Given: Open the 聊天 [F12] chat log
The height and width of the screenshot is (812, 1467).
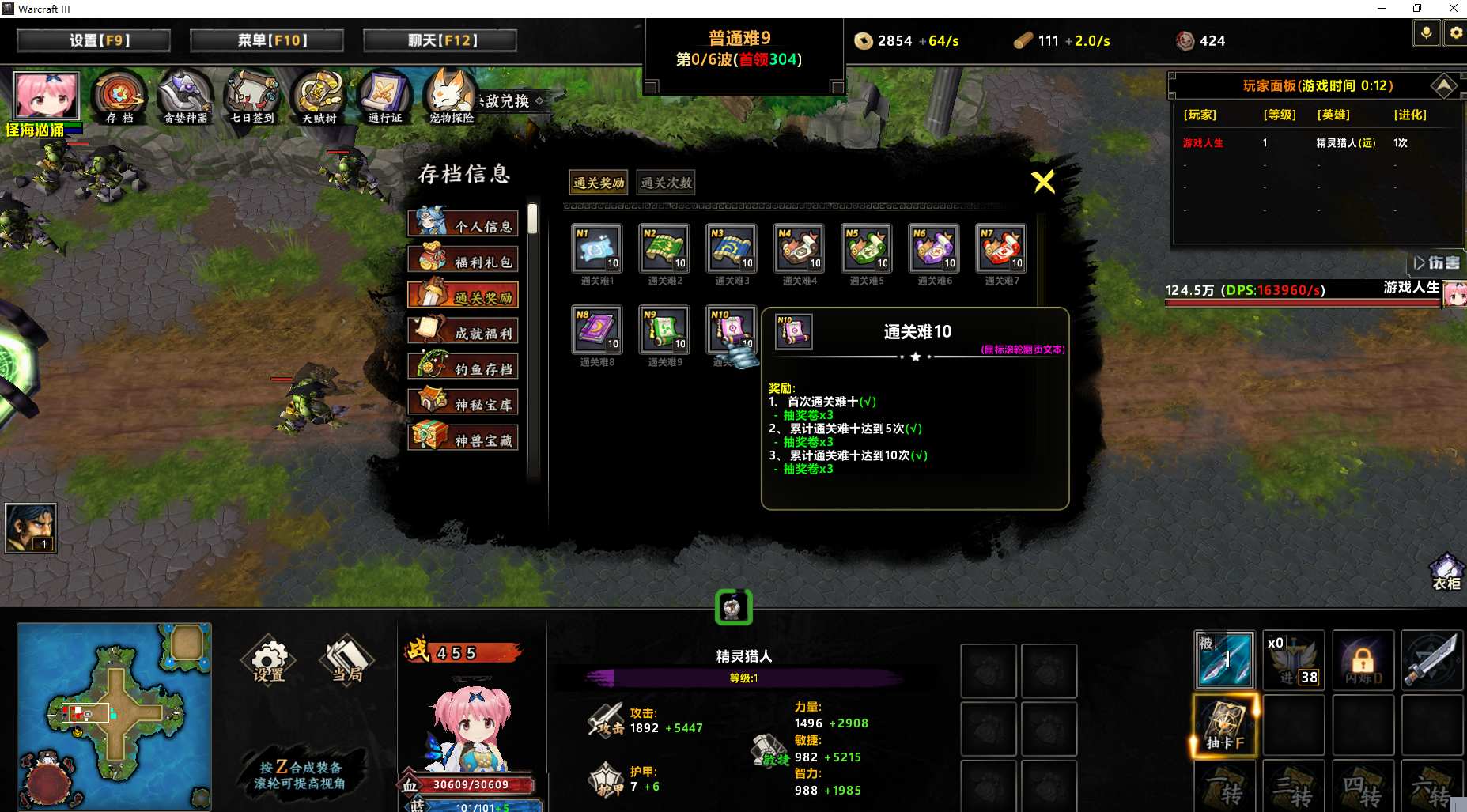Looking at the screenshot, I should pos(440,40).
